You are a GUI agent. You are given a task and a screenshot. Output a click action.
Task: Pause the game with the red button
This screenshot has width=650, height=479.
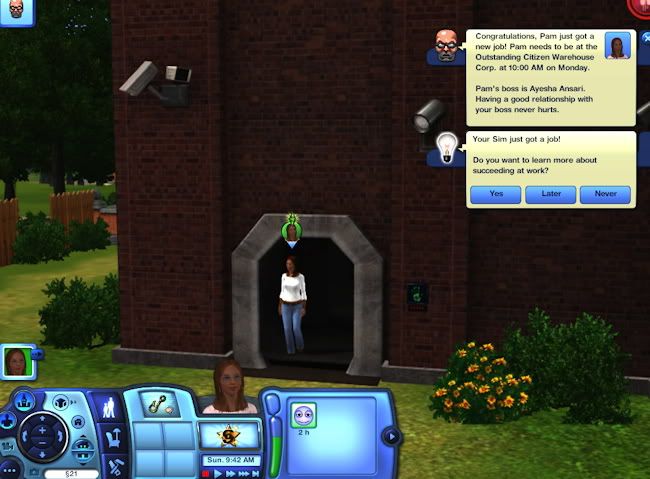(205, 472)
